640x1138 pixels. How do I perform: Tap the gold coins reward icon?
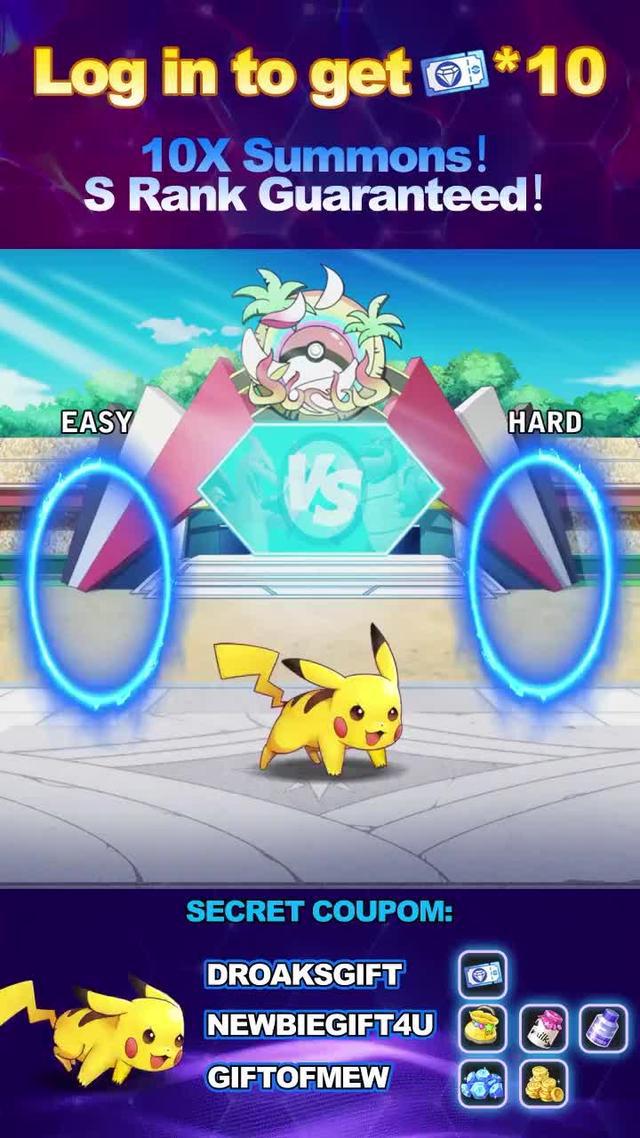pos(544,1082)
